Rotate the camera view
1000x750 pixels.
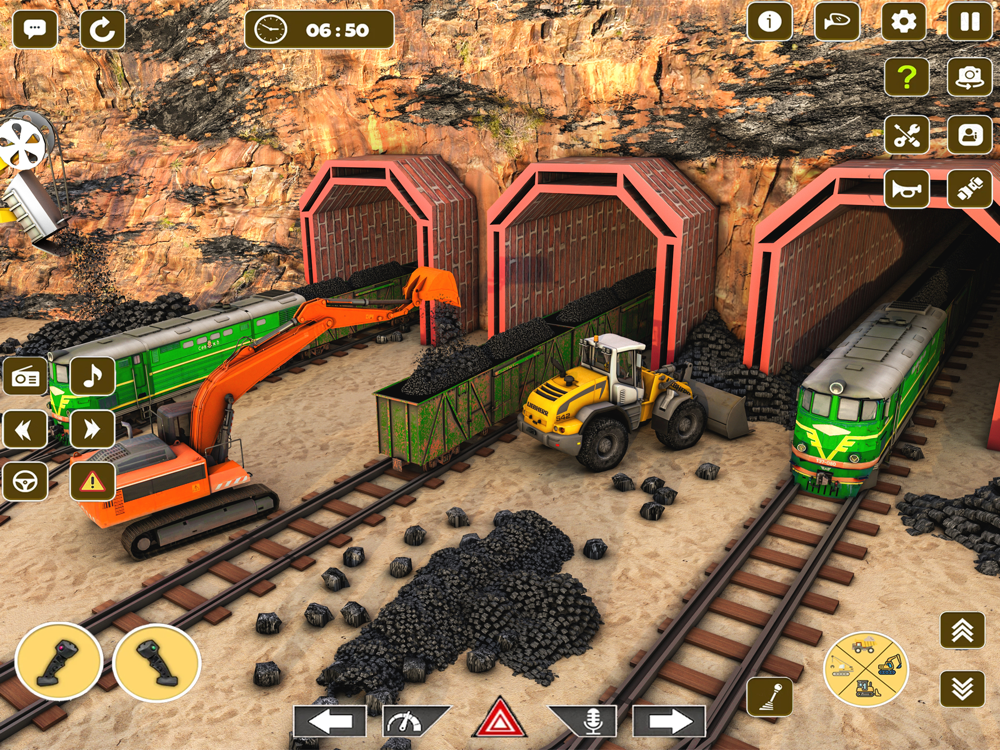[969, 78]
